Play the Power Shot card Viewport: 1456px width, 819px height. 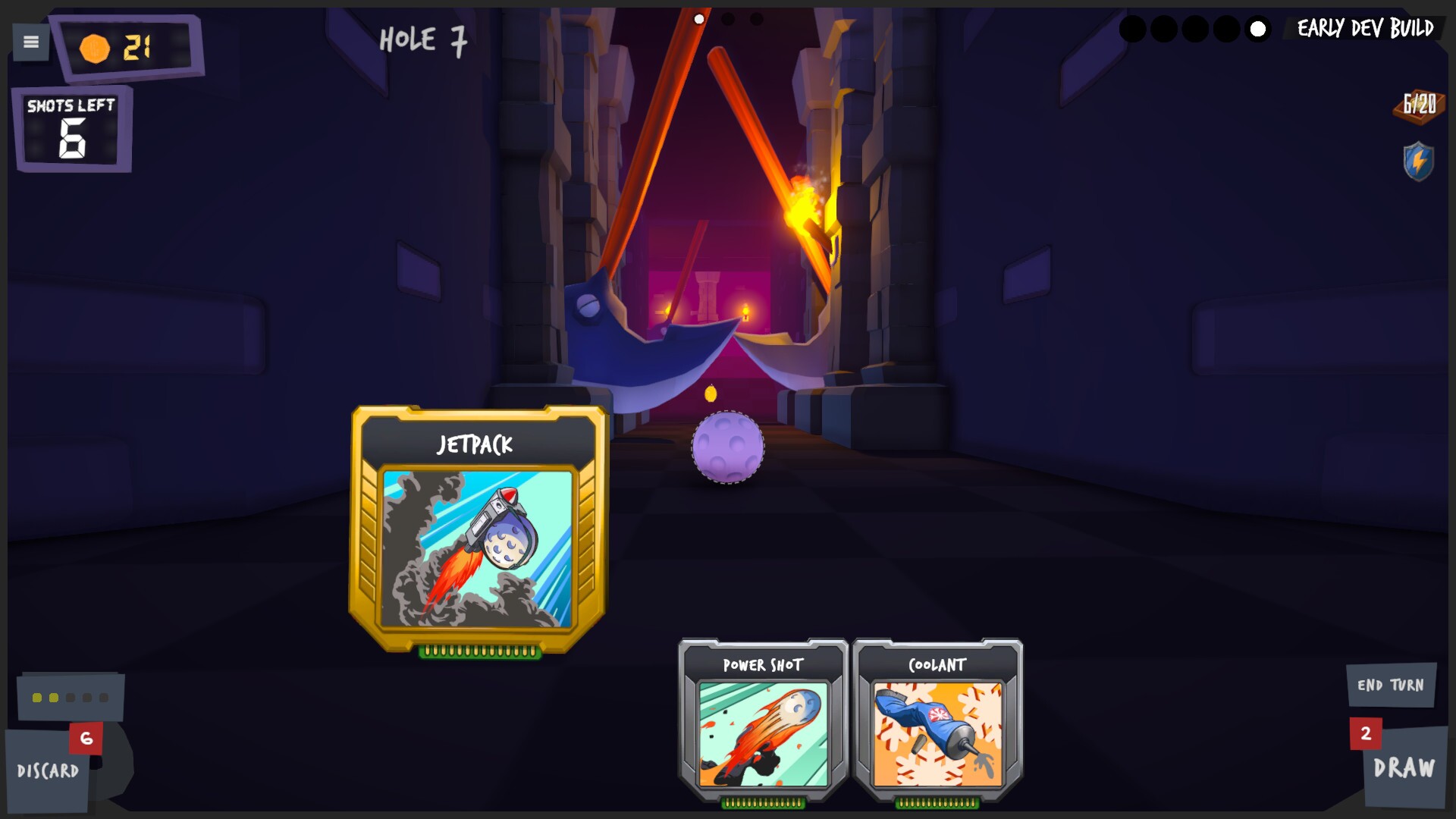tap(762, 720)
